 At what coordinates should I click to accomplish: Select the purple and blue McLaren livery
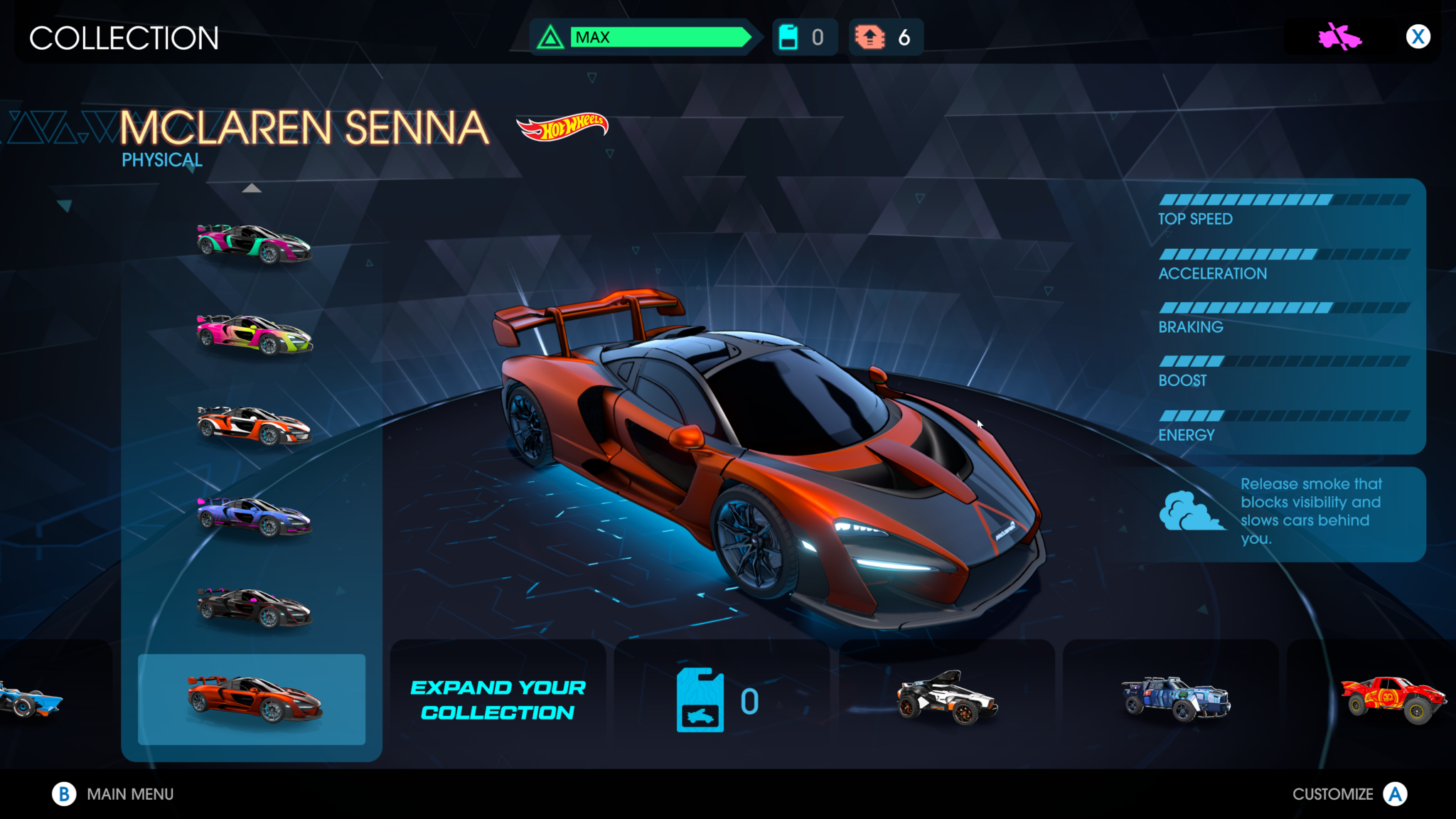(x=254, y=516)
